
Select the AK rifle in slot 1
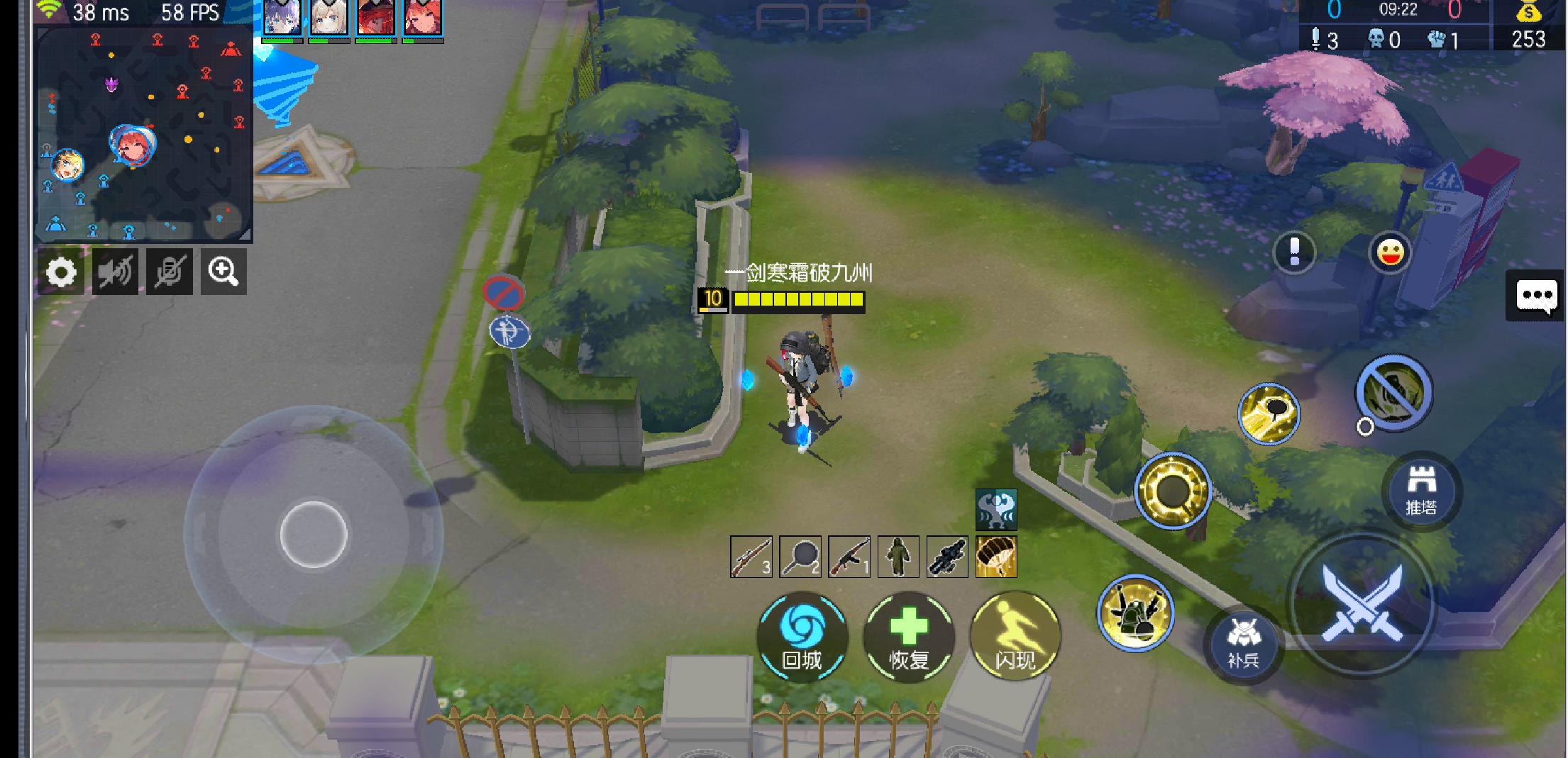(x=849, y=556)
